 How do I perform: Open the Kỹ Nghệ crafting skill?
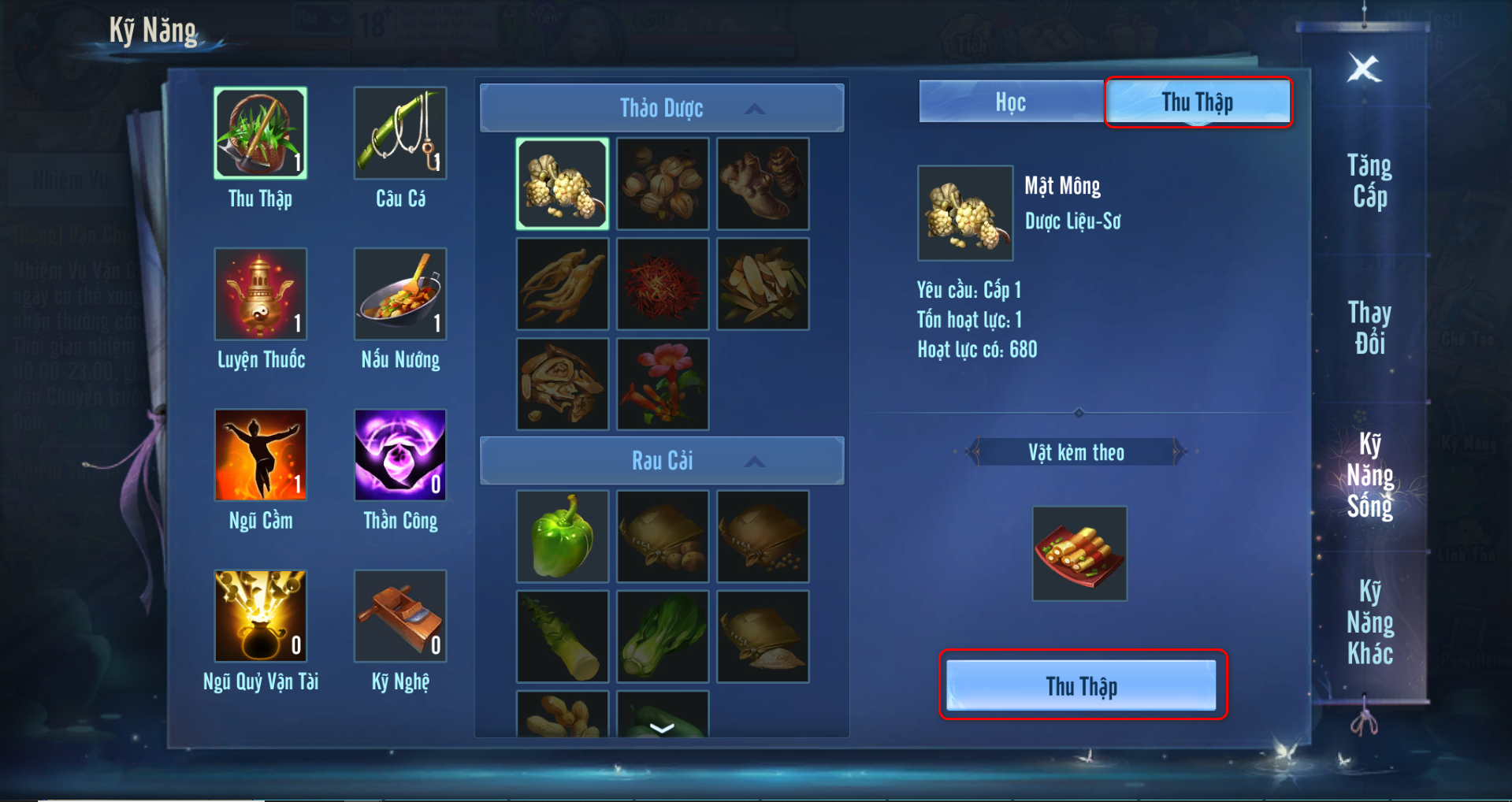[400, 616]
